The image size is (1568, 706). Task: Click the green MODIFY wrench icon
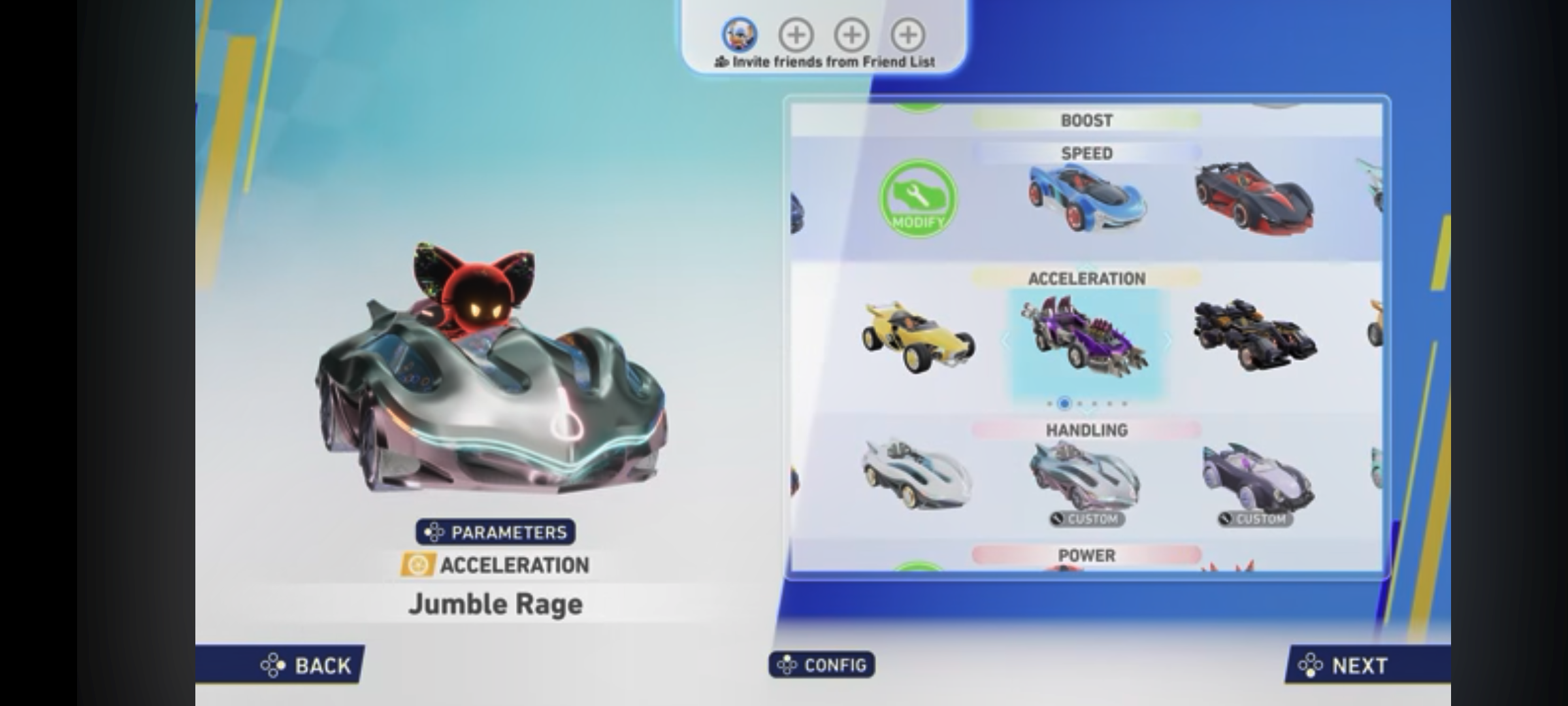click(x=917, y=199)
